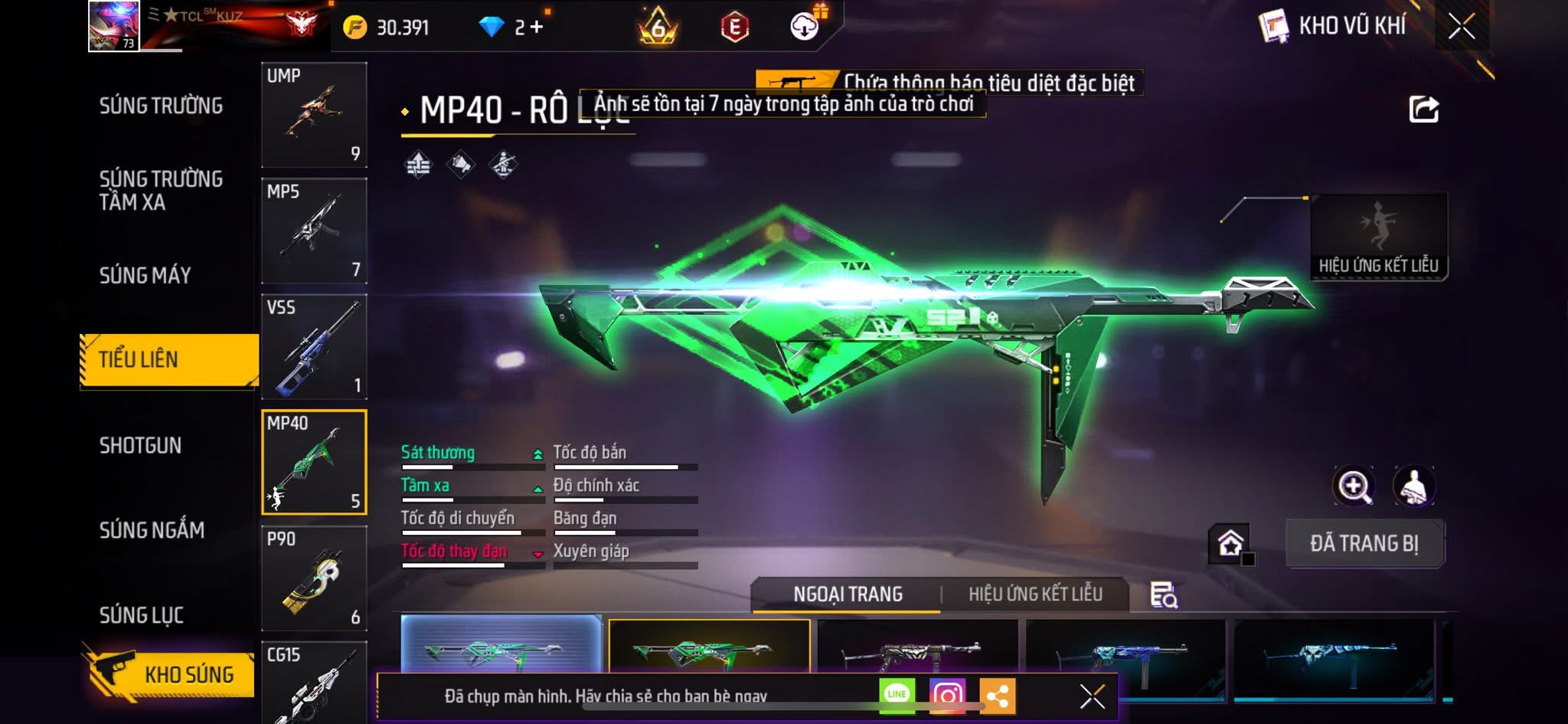Add diamonds with the plus button
1568x724 pixels.
point(536,28)
